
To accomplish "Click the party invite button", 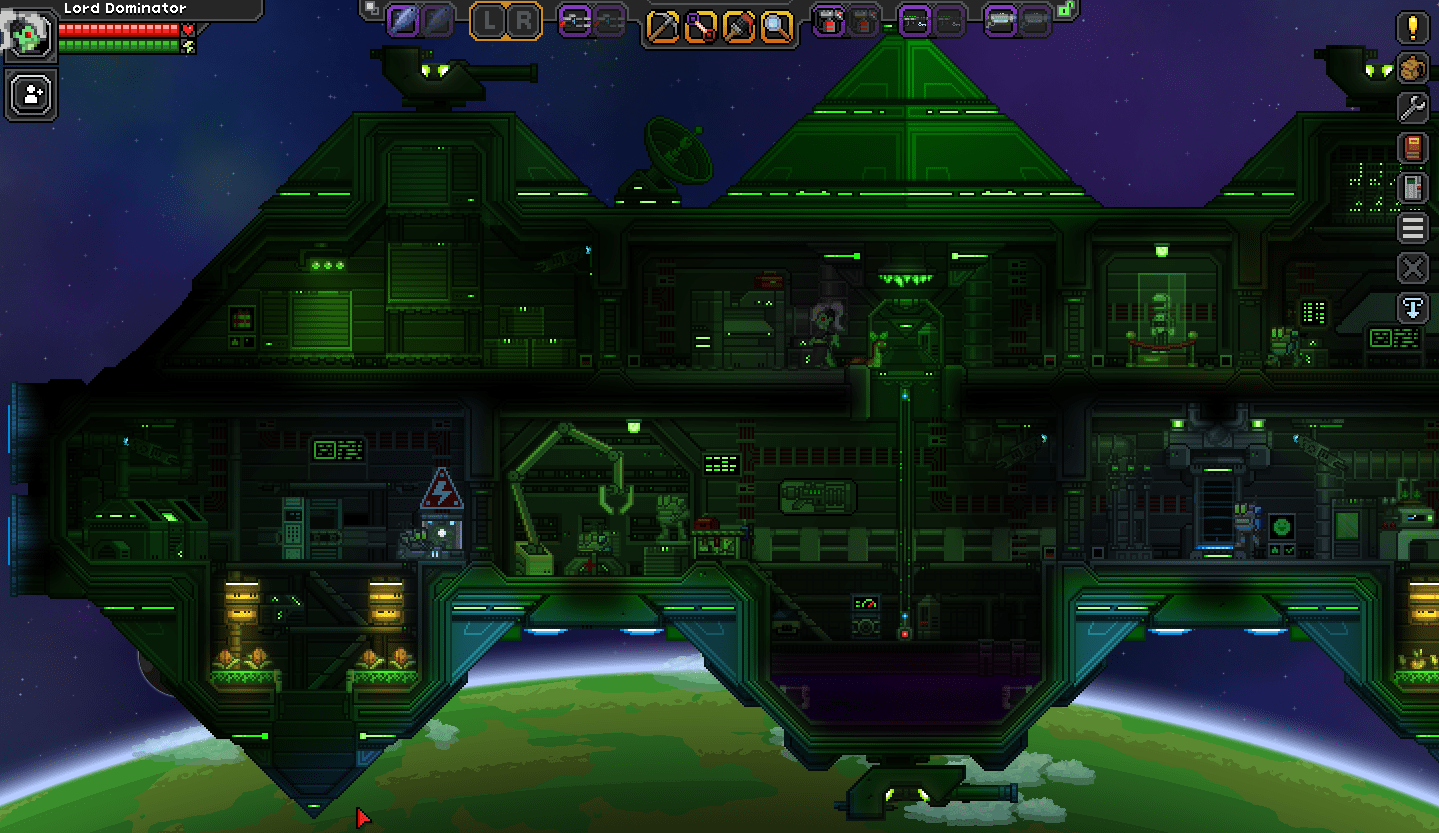I will pos(30,94).
